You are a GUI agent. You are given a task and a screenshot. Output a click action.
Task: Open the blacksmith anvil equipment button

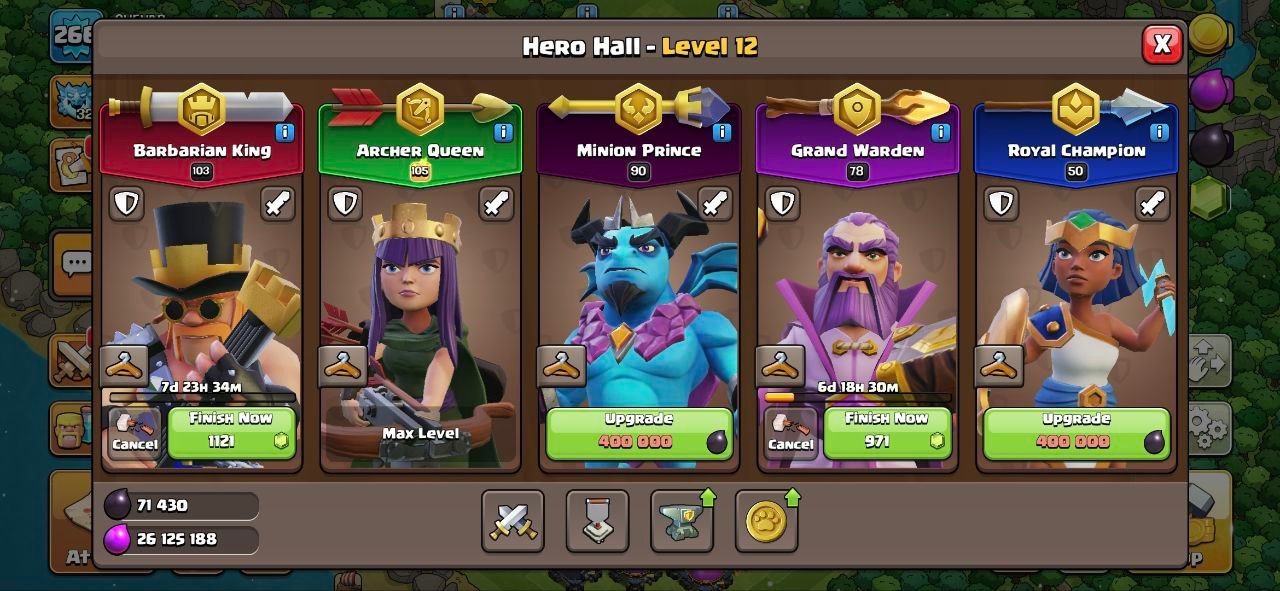coord(682,521)
